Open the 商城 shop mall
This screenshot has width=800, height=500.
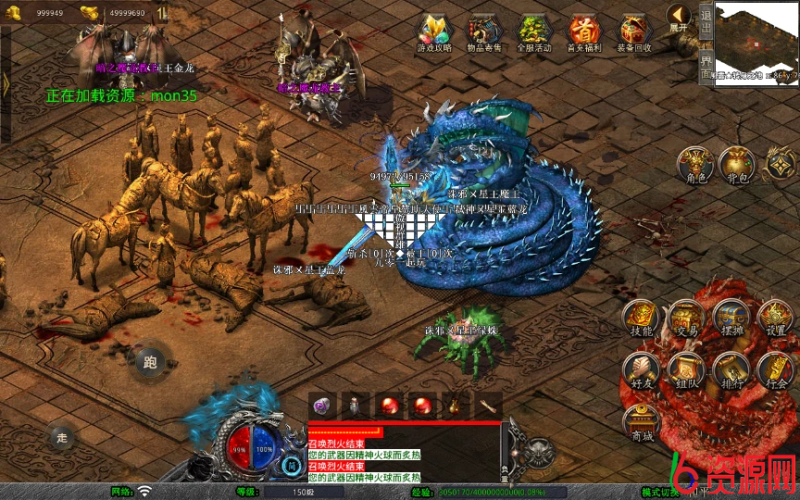coord(641,423)
